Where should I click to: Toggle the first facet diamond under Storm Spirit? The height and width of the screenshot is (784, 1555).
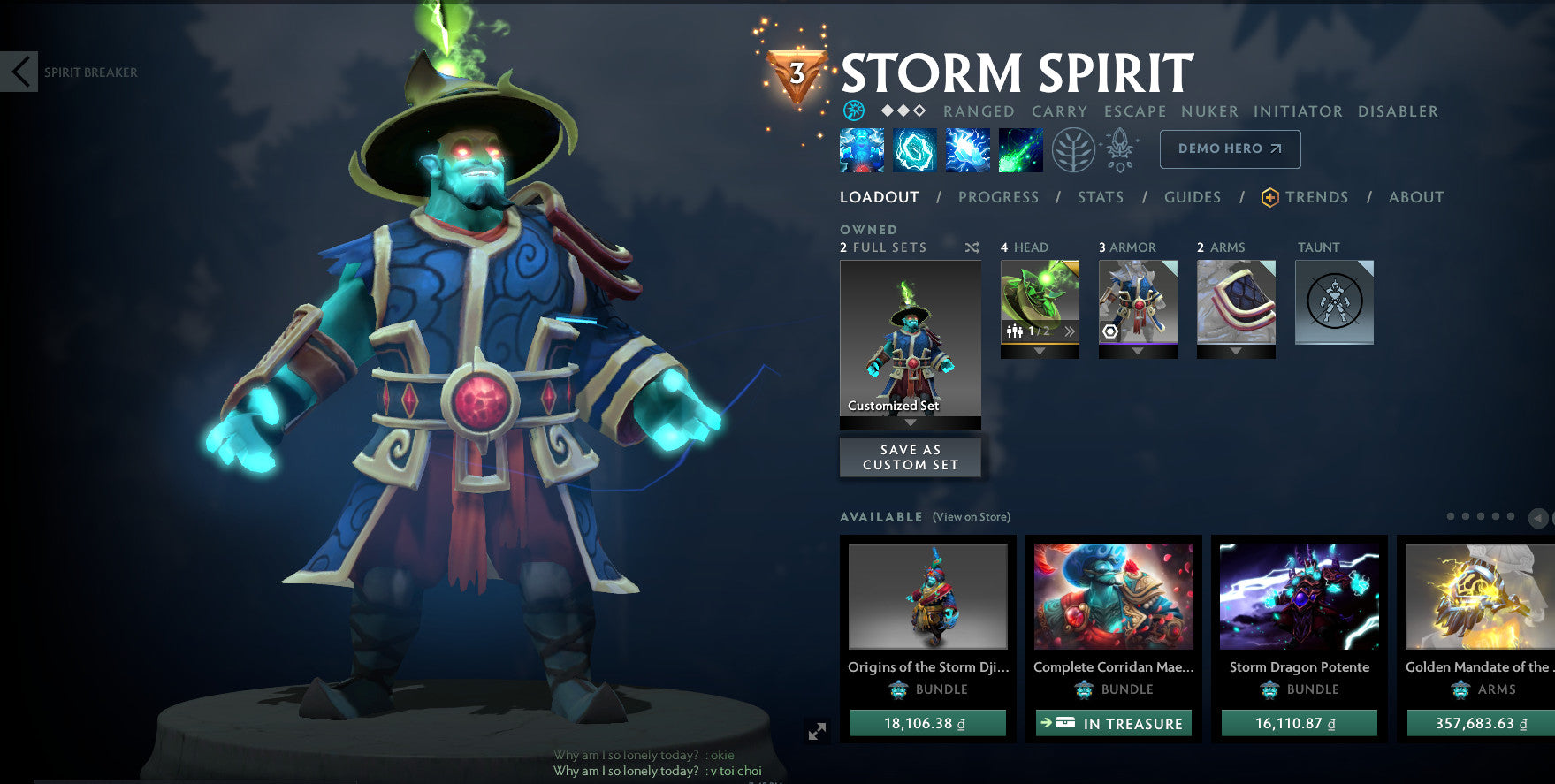(x=887, y=111)
